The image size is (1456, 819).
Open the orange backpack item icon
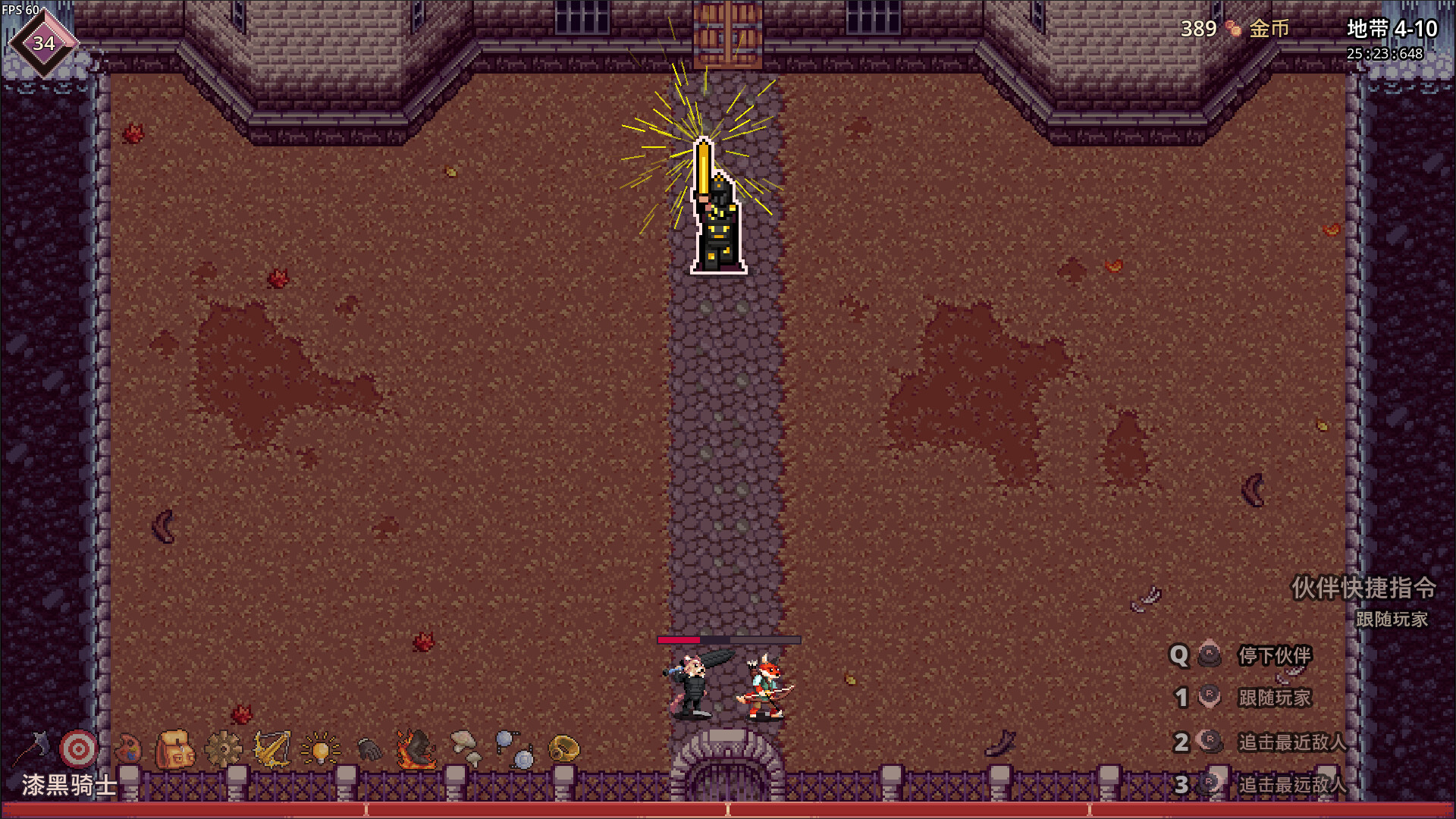tap(175, 749)
